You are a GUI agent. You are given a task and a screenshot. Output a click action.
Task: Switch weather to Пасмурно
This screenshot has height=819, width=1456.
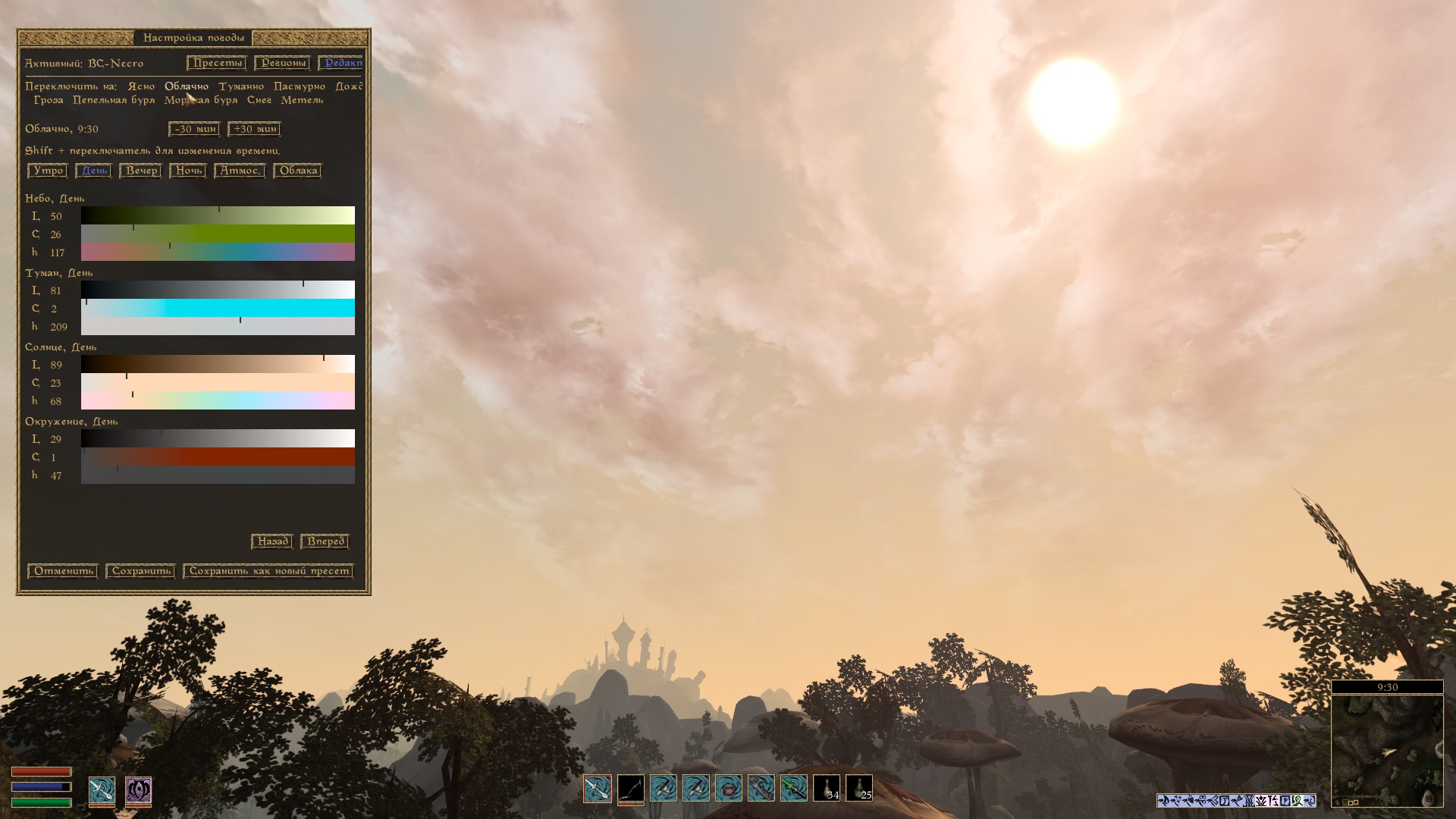pos(300,86)
